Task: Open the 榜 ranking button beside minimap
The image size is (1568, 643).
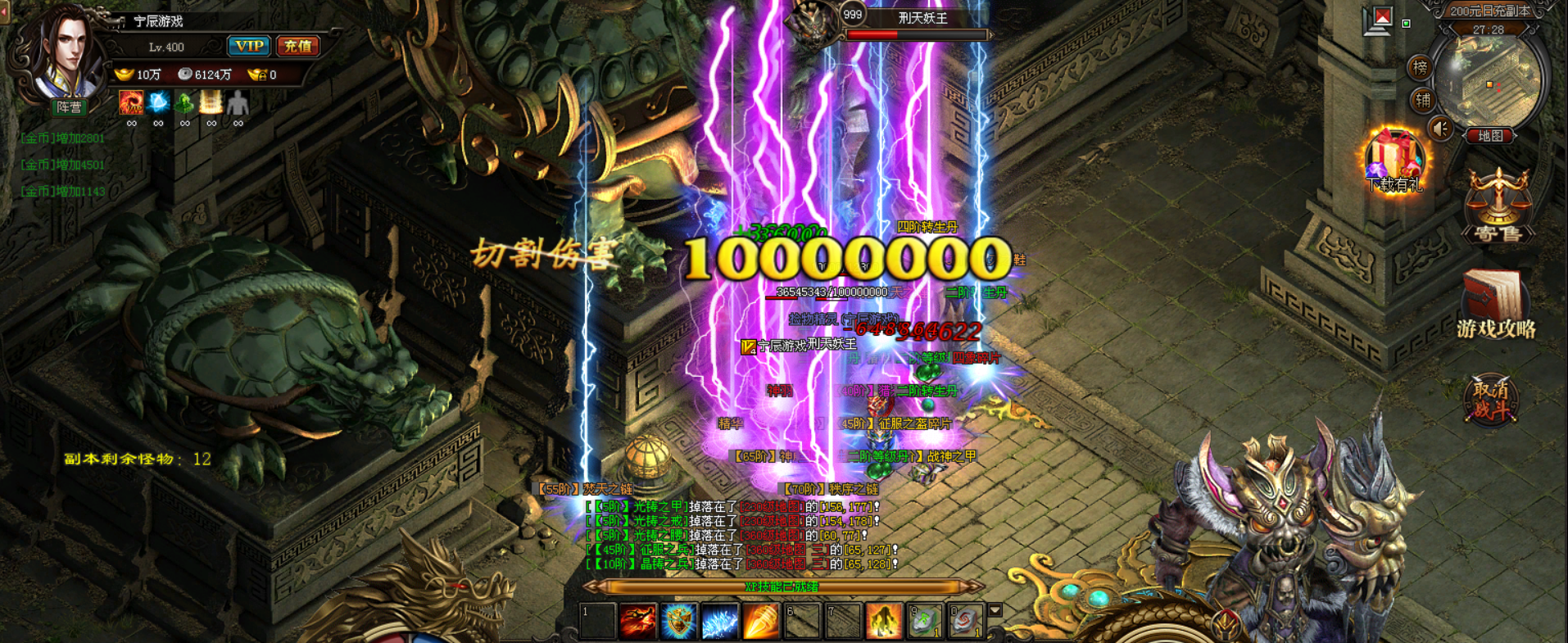Action: (x=1421, y=68)
